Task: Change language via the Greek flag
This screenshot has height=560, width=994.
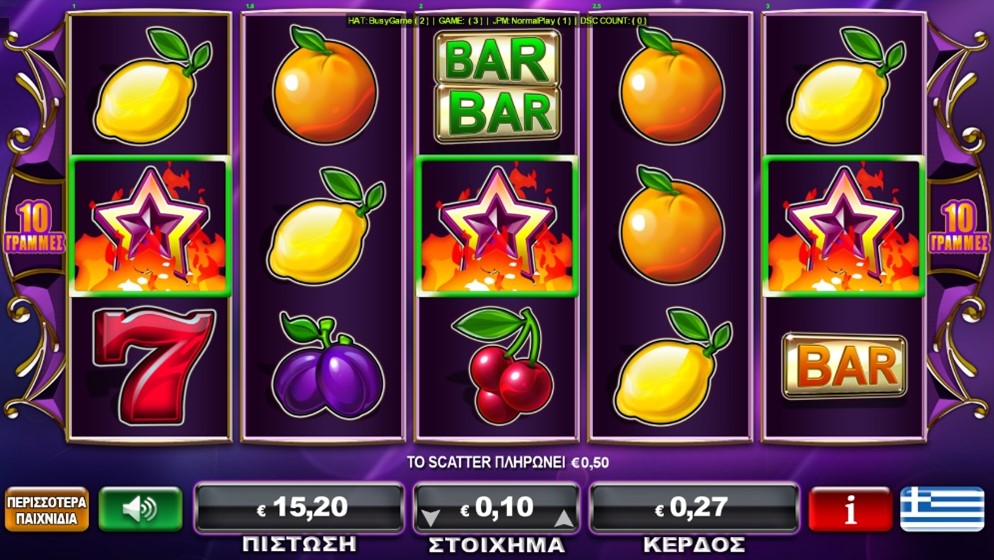Action: click(x=941, y=509)
